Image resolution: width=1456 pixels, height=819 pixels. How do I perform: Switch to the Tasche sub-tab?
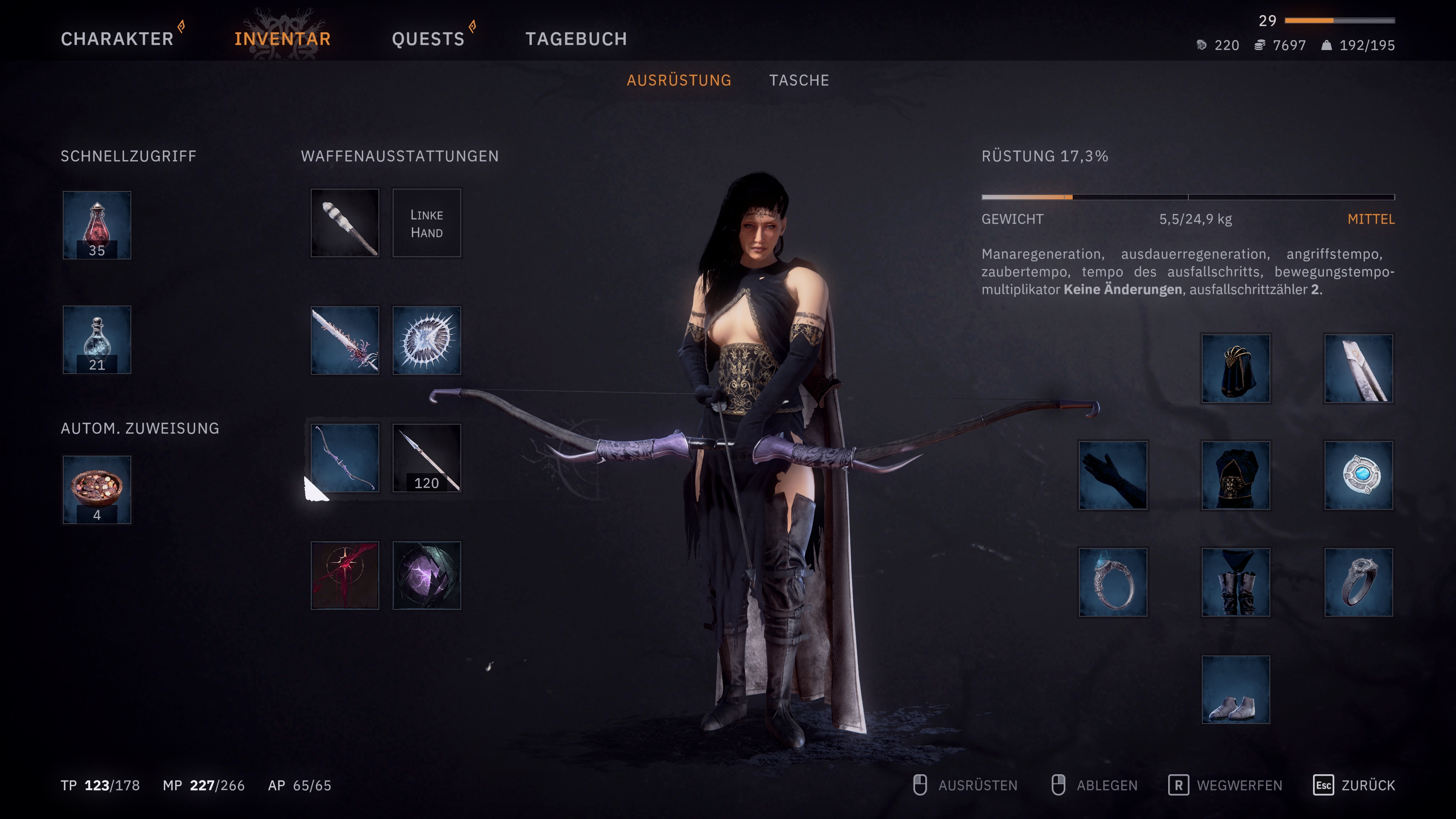tap(799, 80)
